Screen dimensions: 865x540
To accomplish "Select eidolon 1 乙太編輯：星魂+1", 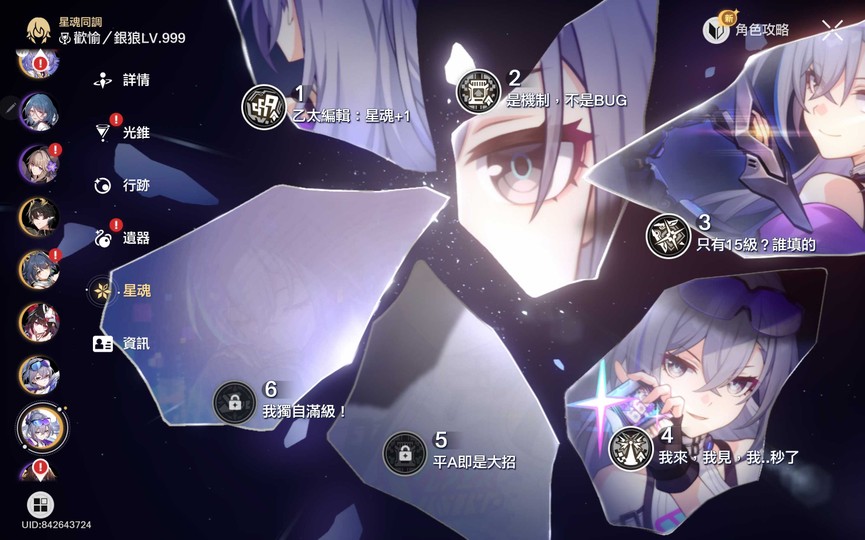I will pos(264,107).
